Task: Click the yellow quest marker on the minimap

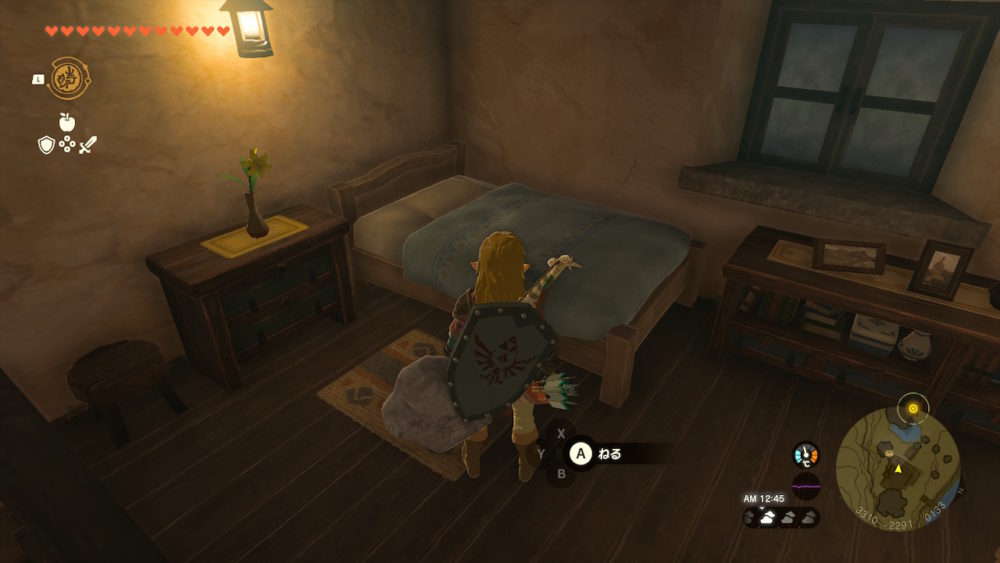Action: (x=912, y=408)
